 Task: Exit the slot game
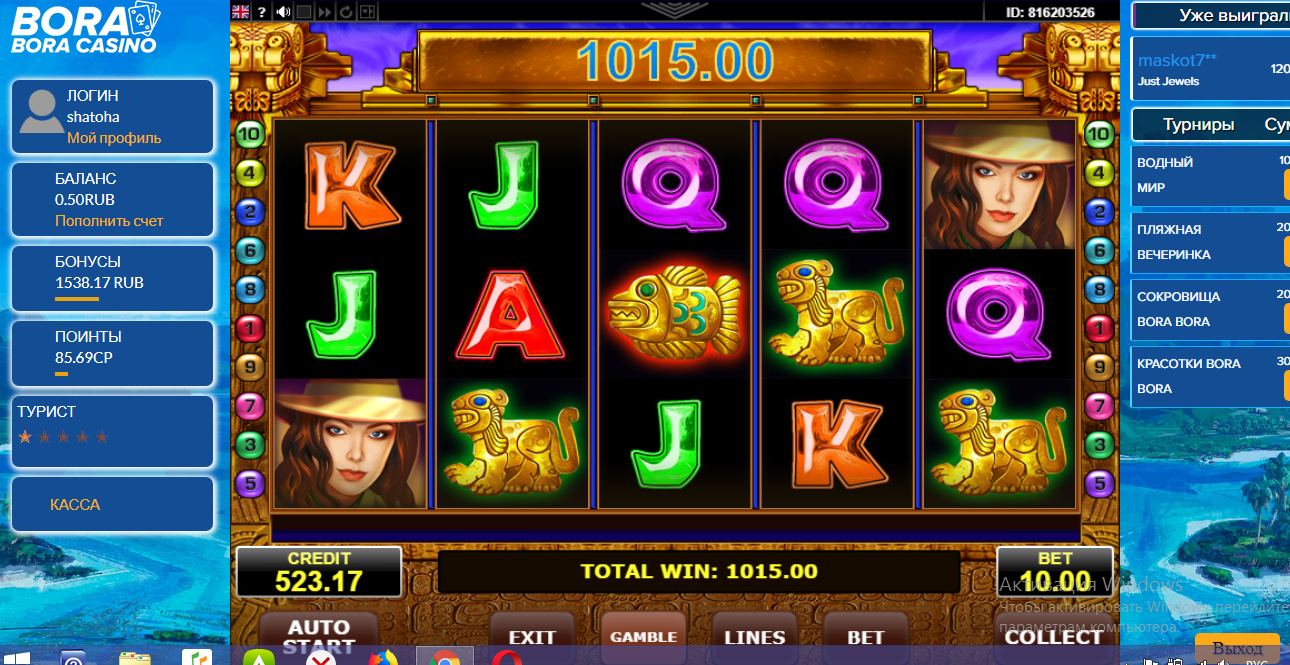coord(532,636)
